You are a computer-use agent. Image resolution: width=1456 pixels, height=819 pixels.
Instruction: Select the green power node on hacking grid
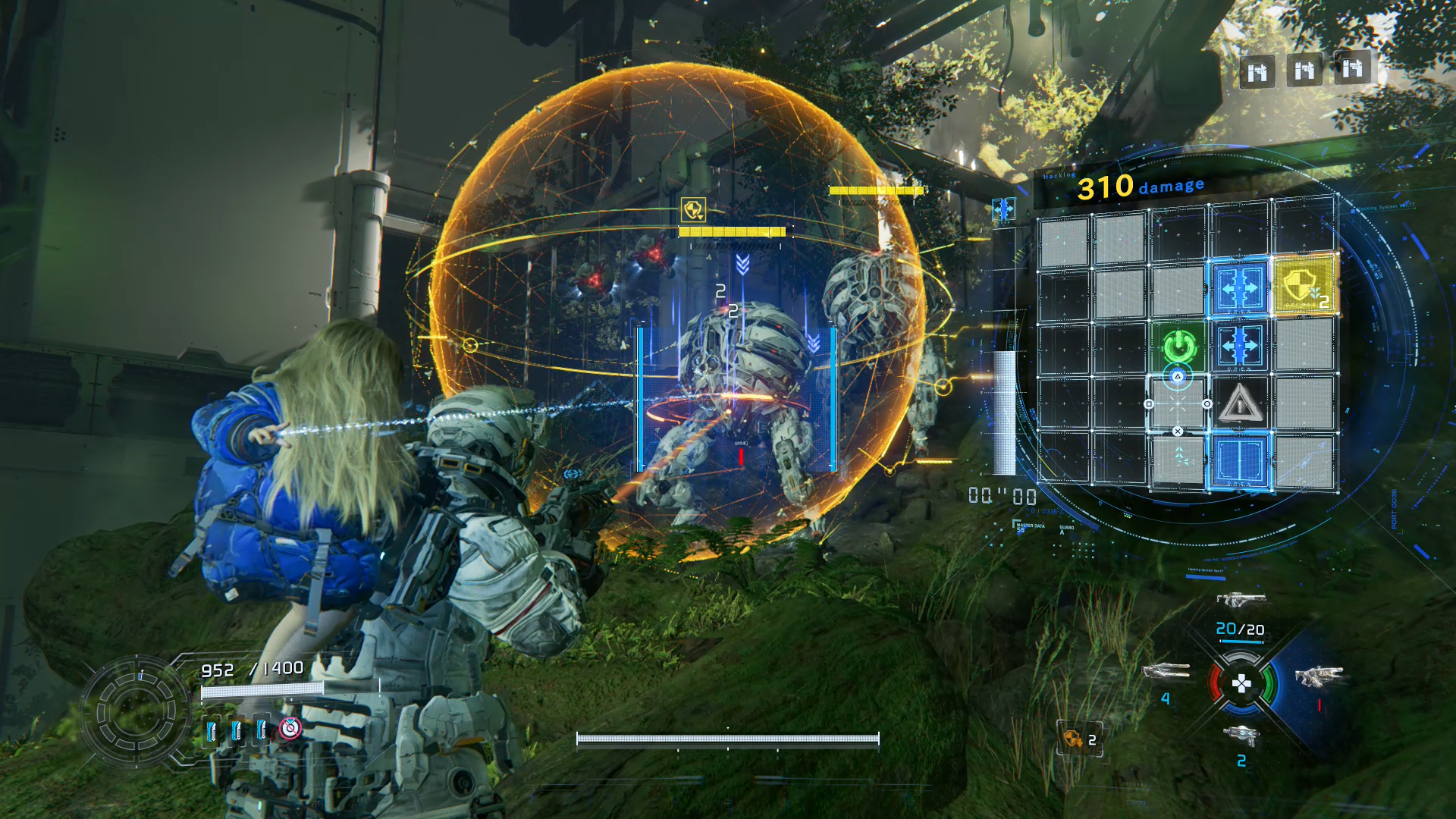pos(1179,347)
